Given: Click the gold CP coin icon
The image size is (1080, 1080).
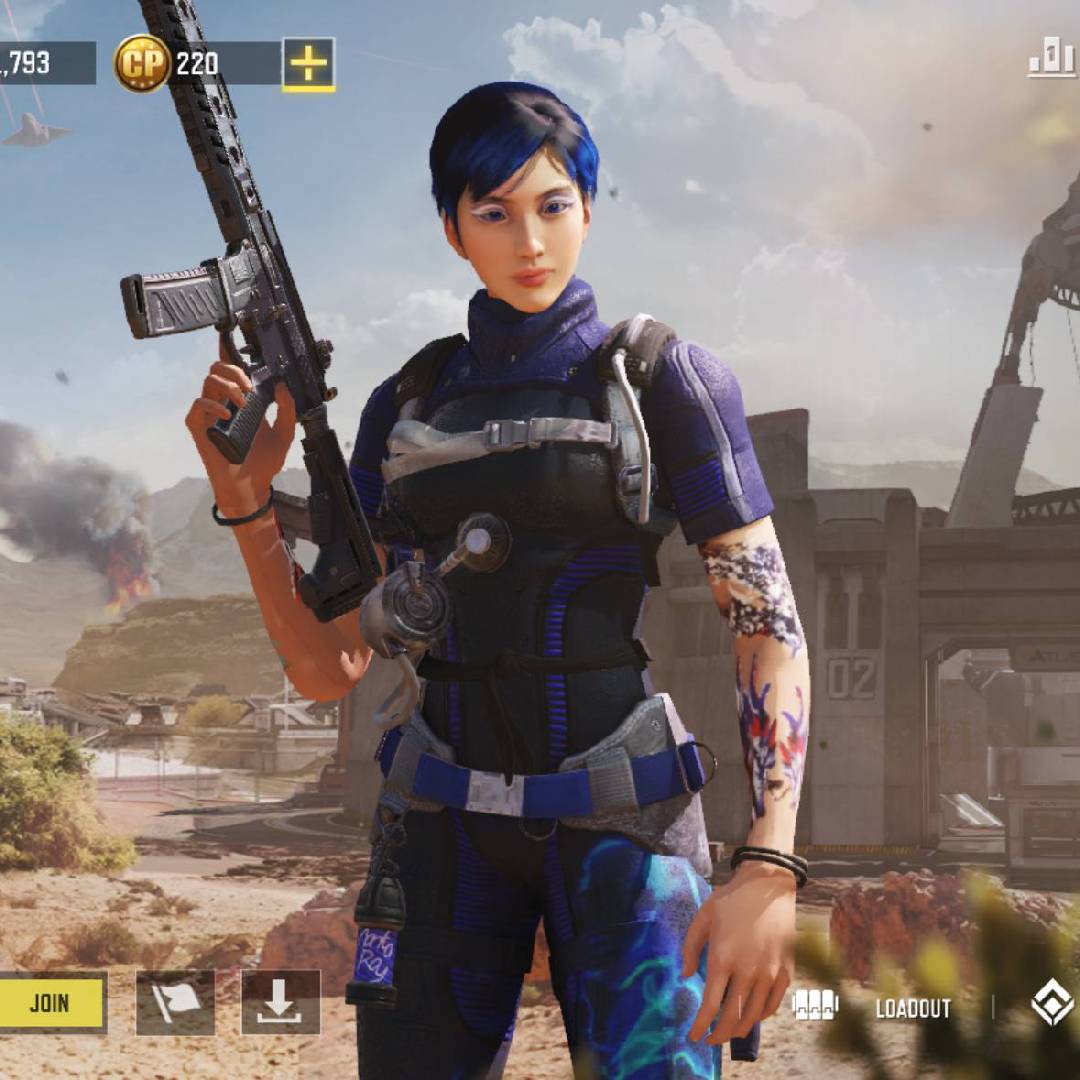Looking at the screenshot, I should 142,64.
